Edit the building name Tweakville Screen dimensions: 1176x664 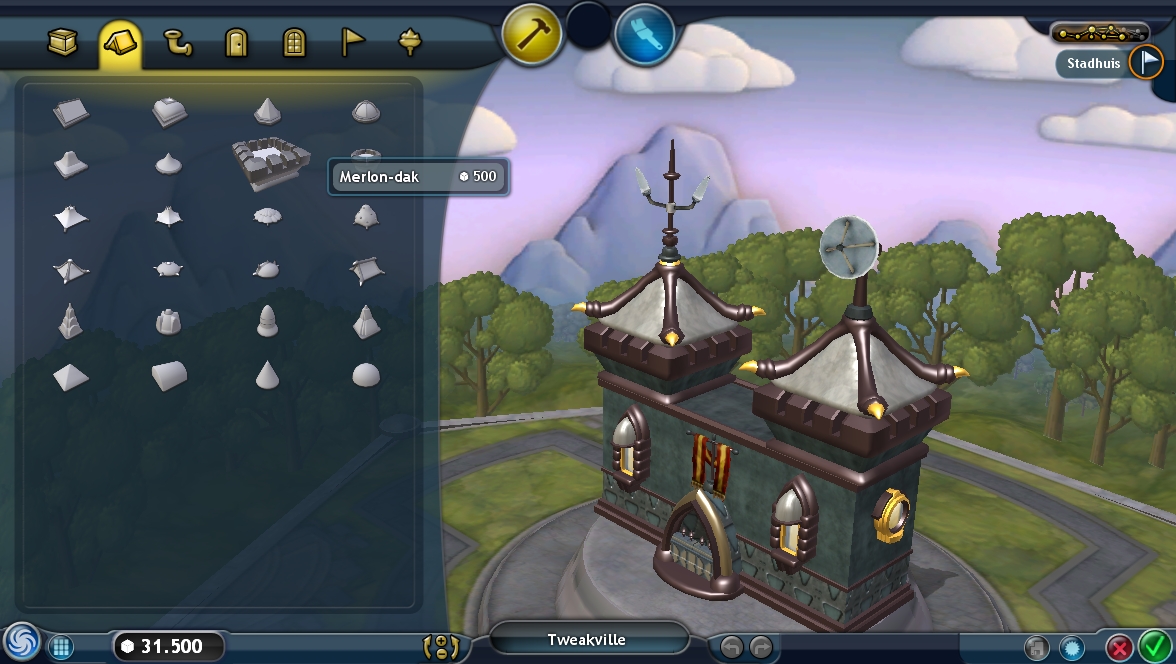(587, 640)
